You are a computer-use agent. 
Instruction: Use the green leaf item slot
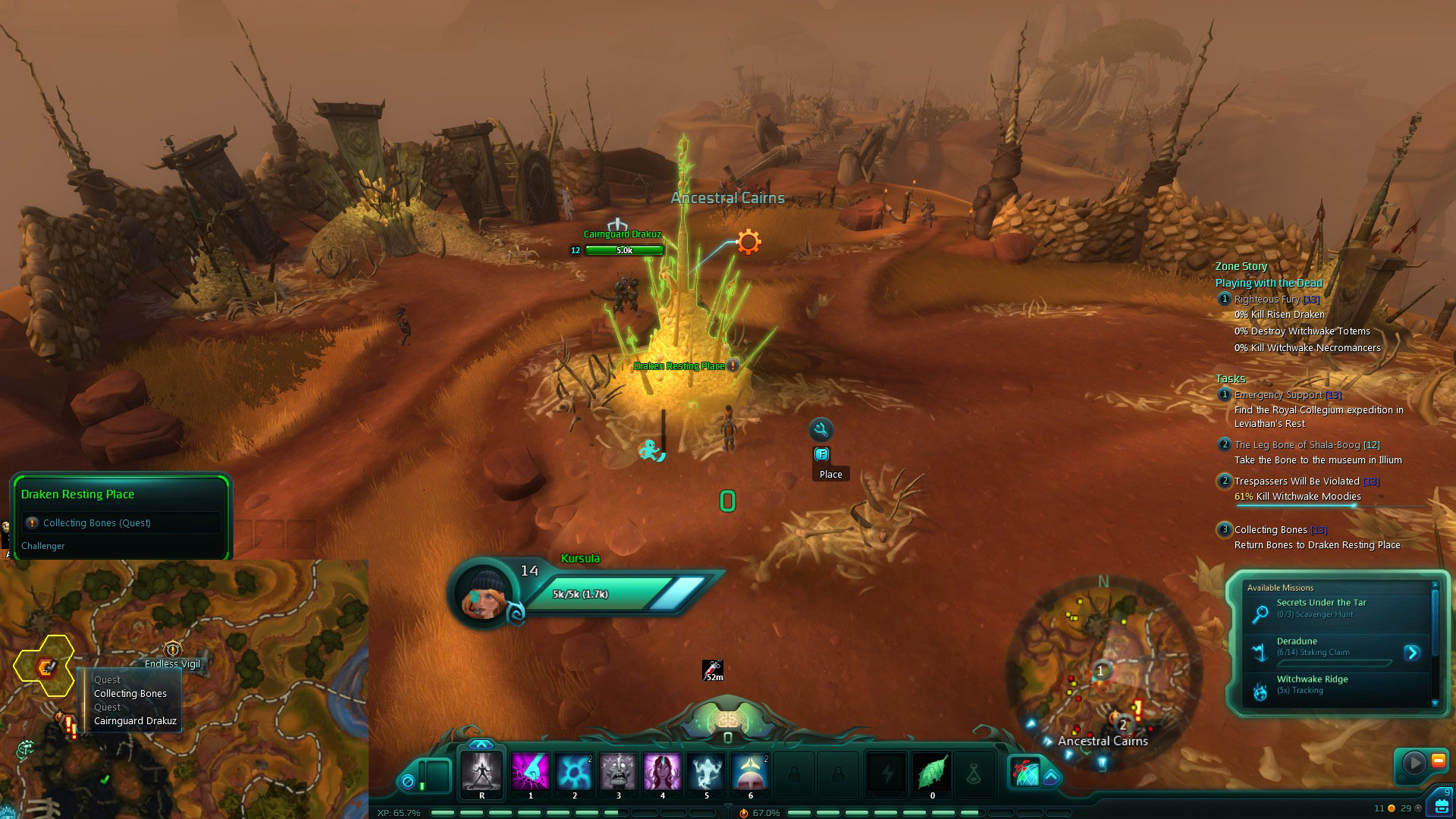932,773
